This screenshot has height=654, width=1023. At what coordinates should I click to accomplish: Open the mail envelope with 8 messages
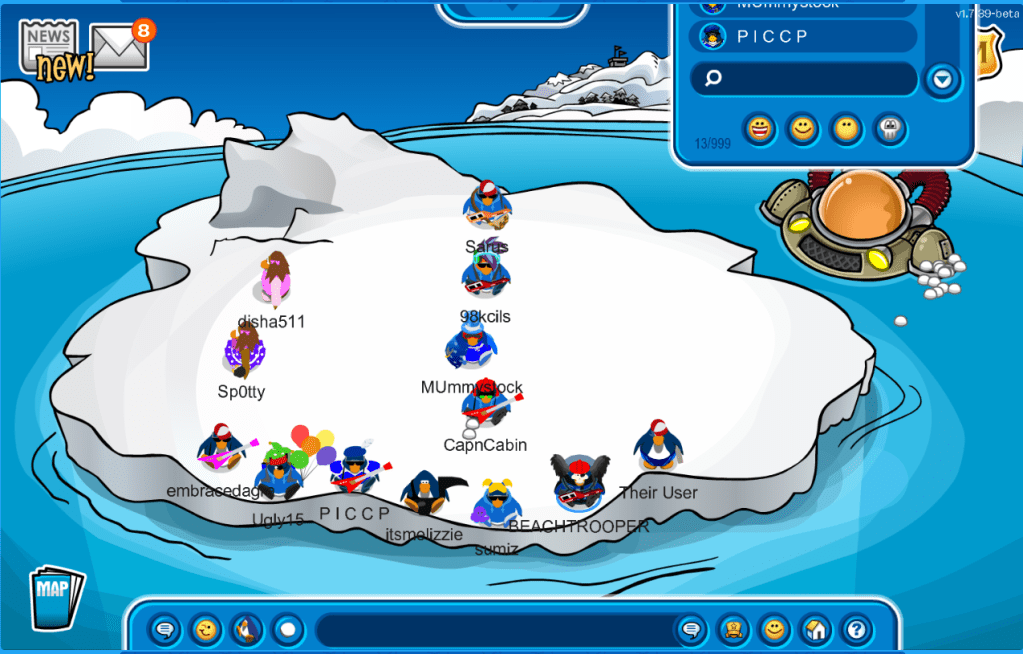point(120,47)
